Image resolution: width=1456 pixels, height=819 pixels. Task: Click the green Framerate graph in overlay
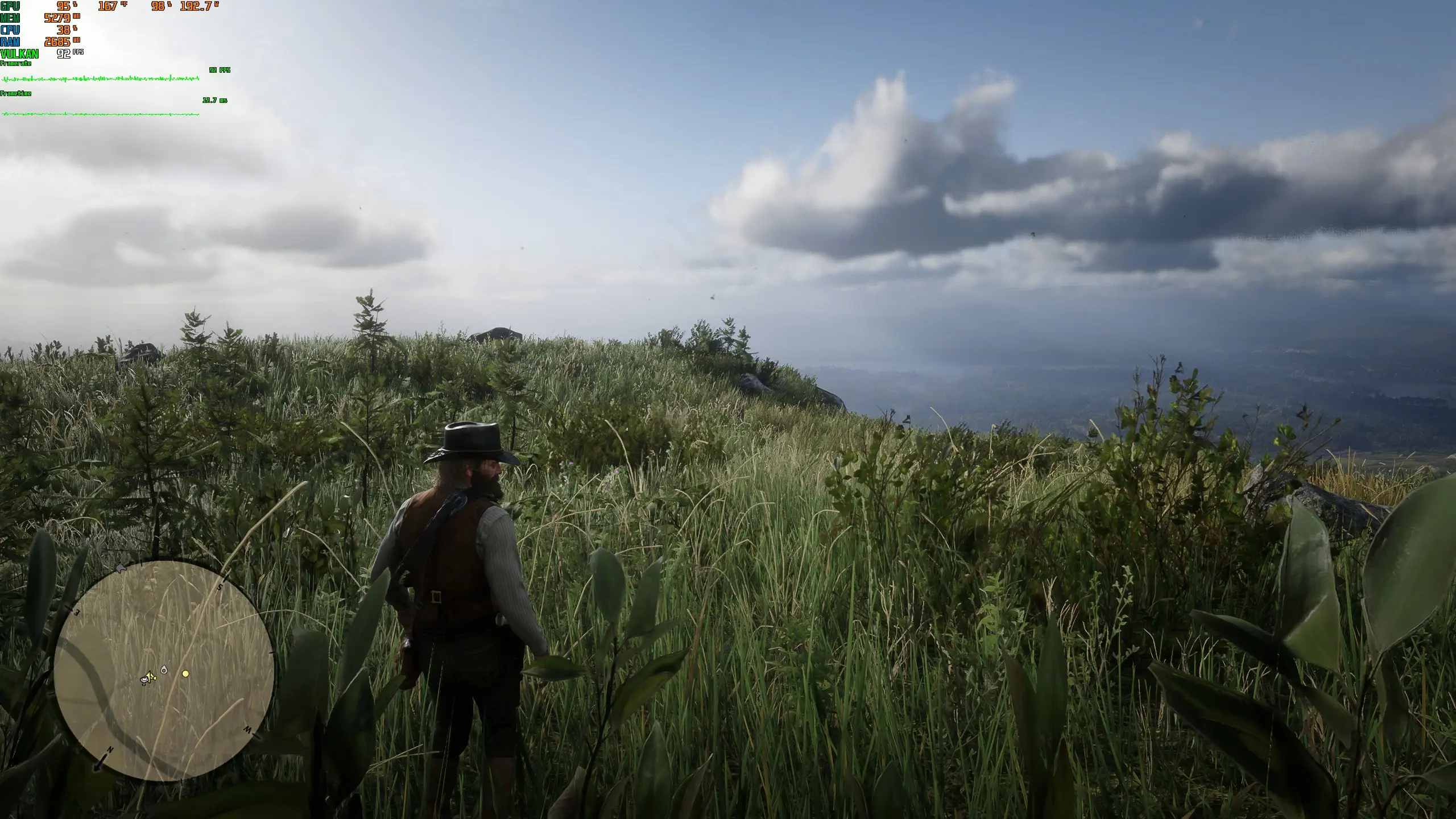[x=100, y=78]
